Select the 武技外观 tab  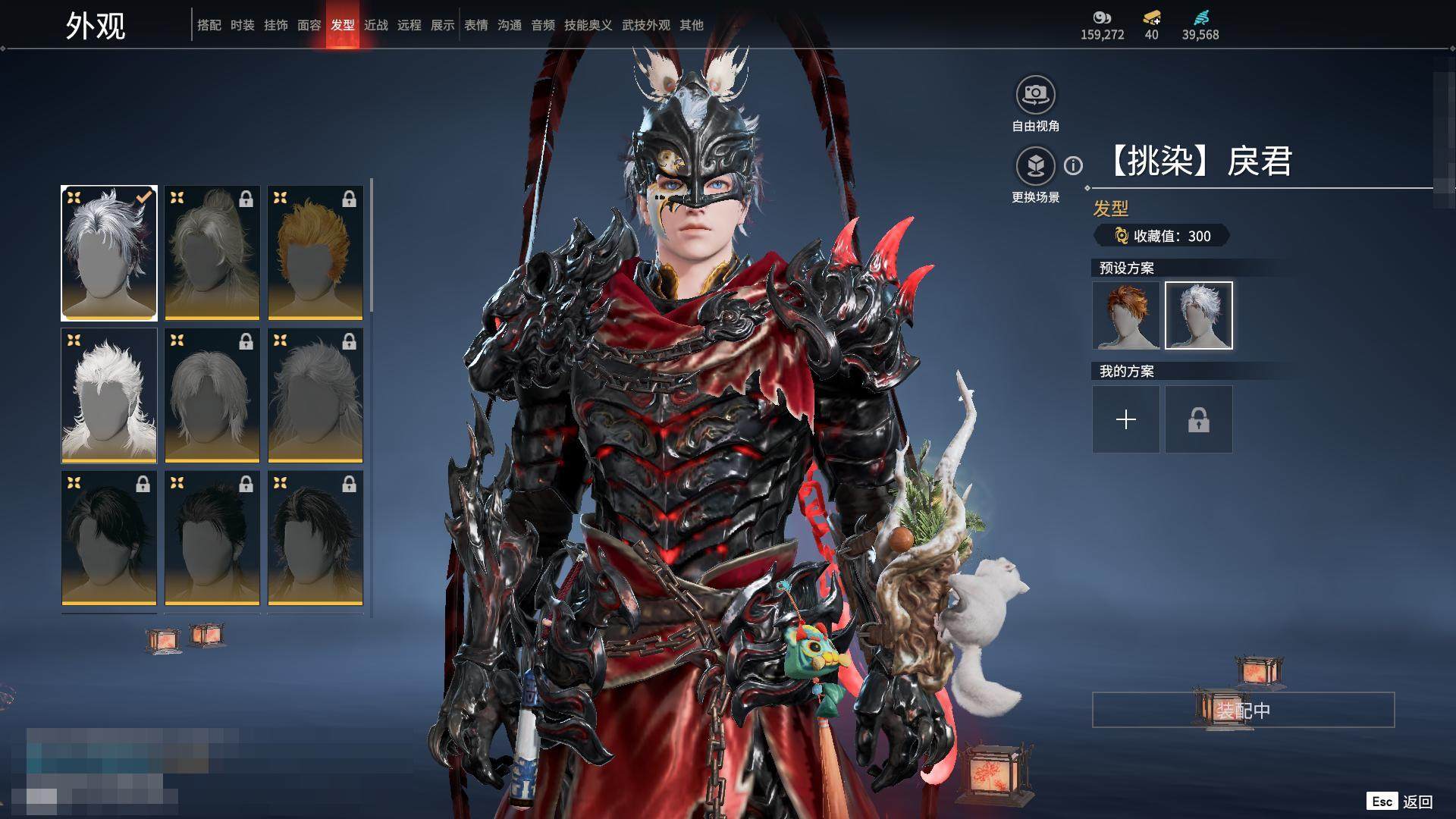pyautogui.click(x=646, y=25)
